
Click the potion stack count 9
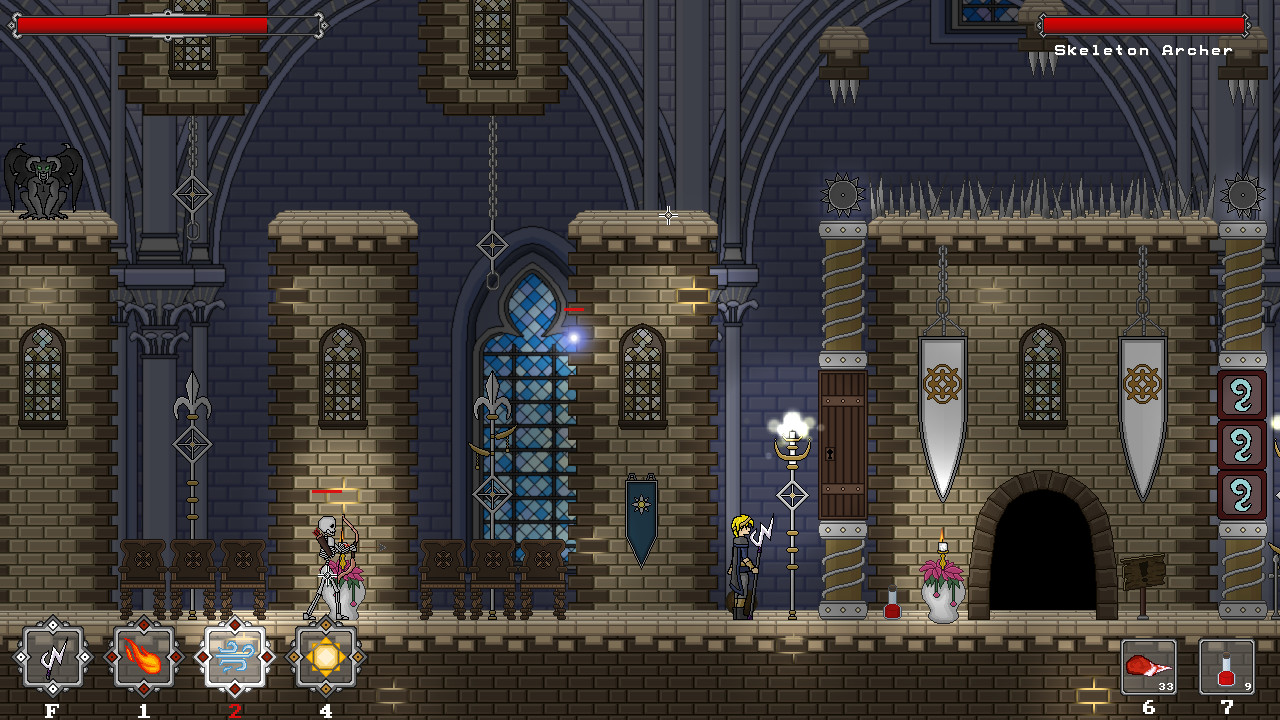point(1248,684)
